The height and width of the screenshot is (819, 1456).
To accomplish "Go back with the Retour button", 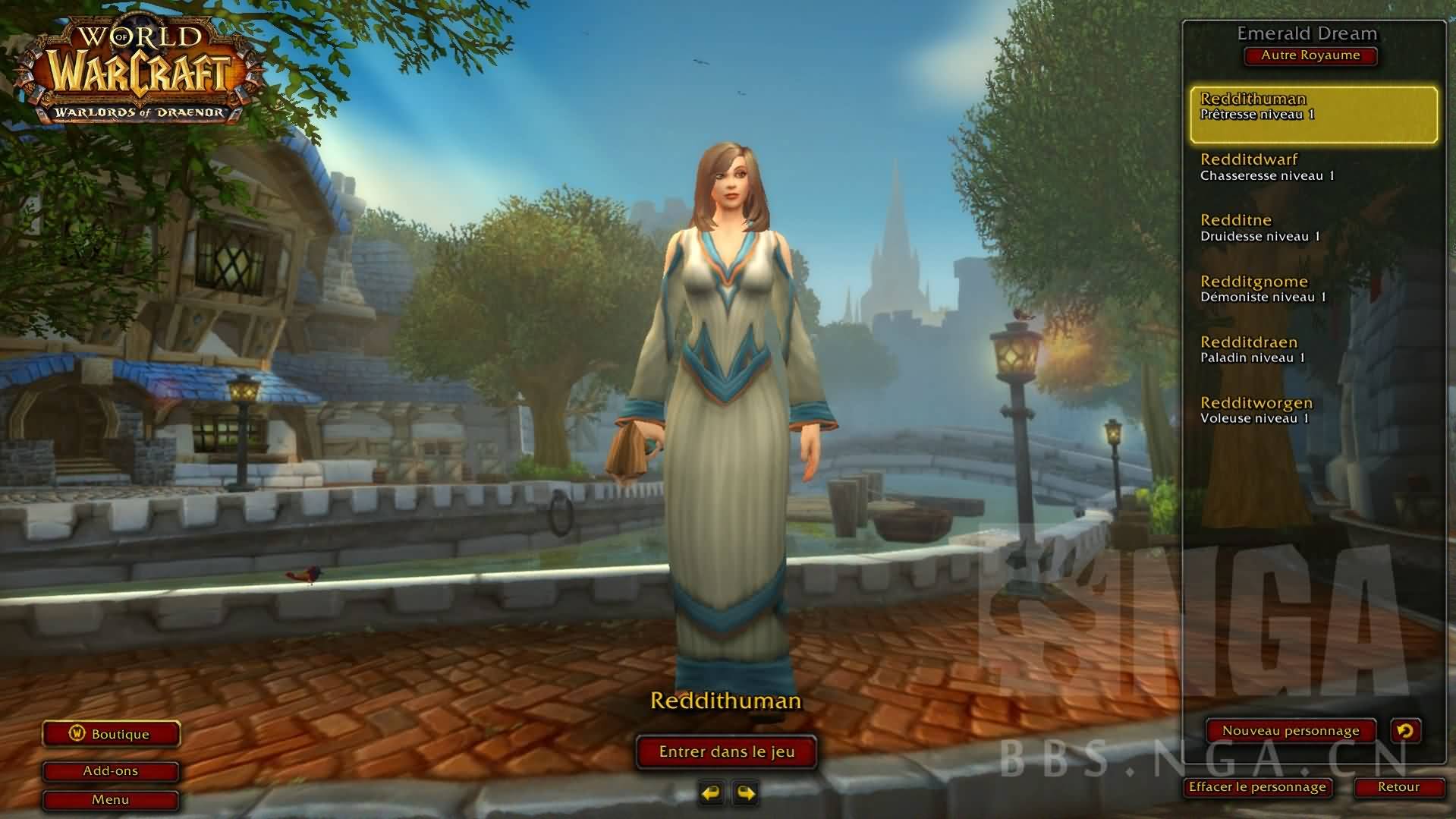I will click(x=1398, y=787).
